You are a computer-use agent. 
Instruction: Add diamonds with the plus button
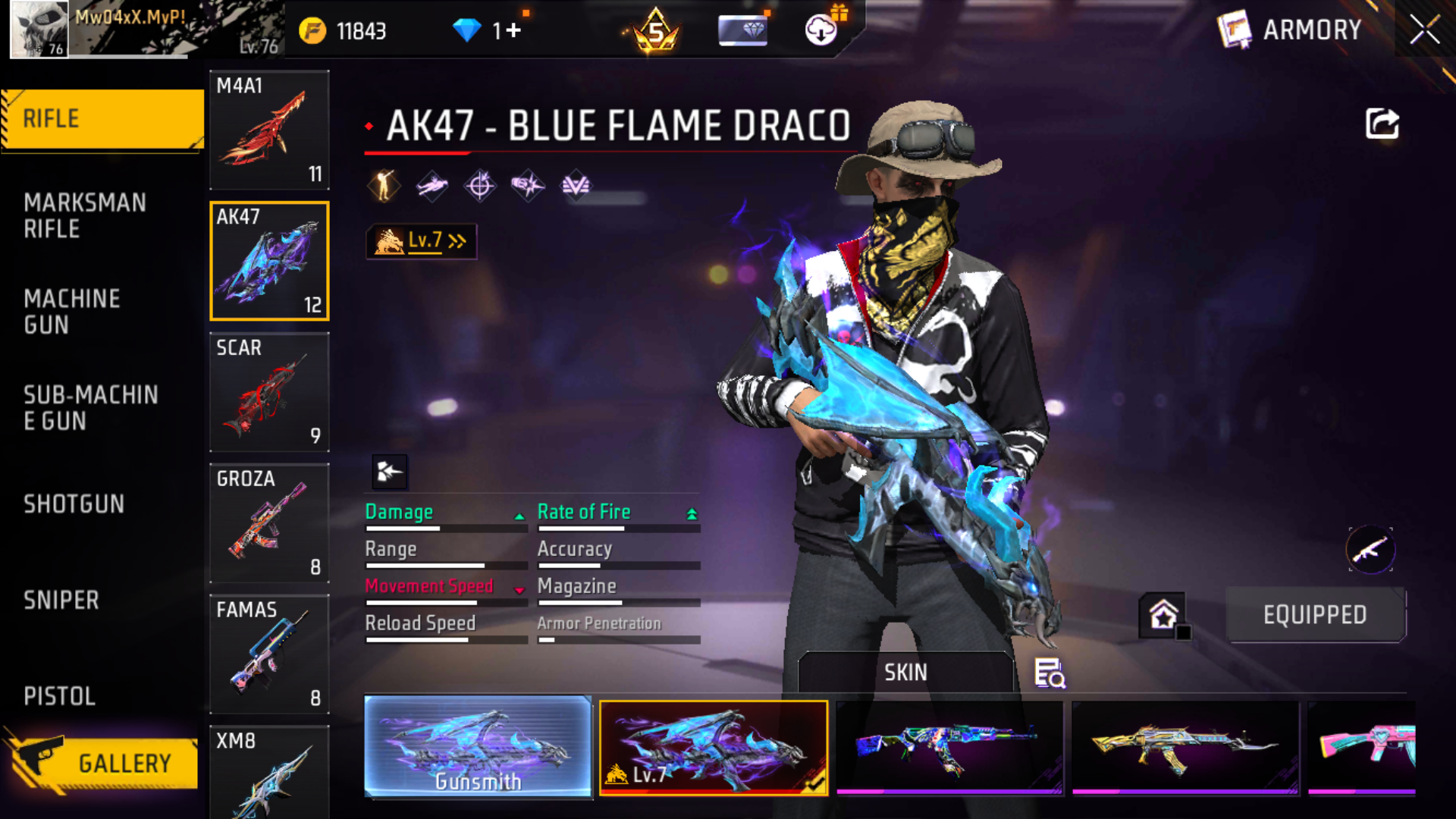[513, 30]
